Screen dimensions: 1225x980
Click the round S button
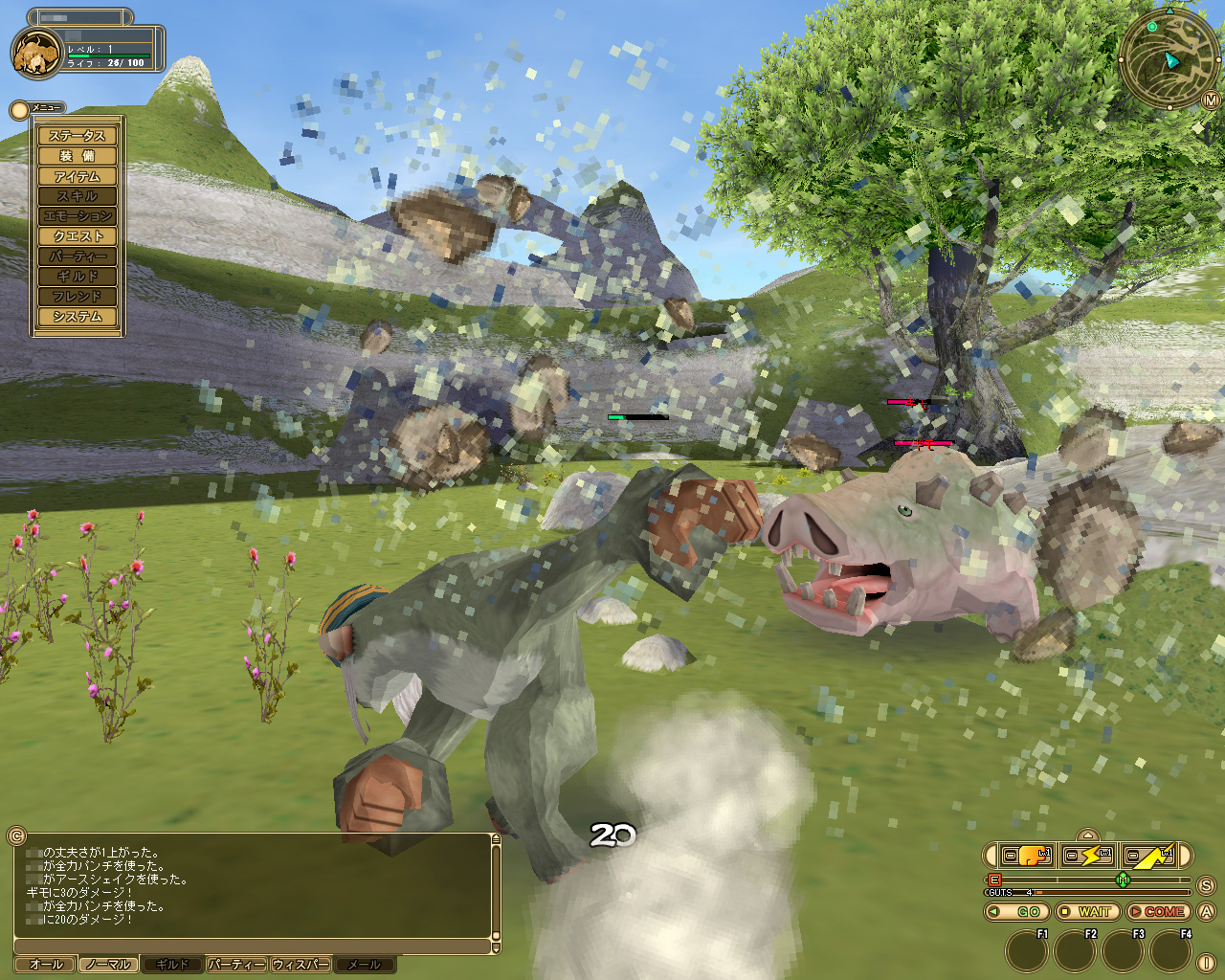tap(1207, 885)
